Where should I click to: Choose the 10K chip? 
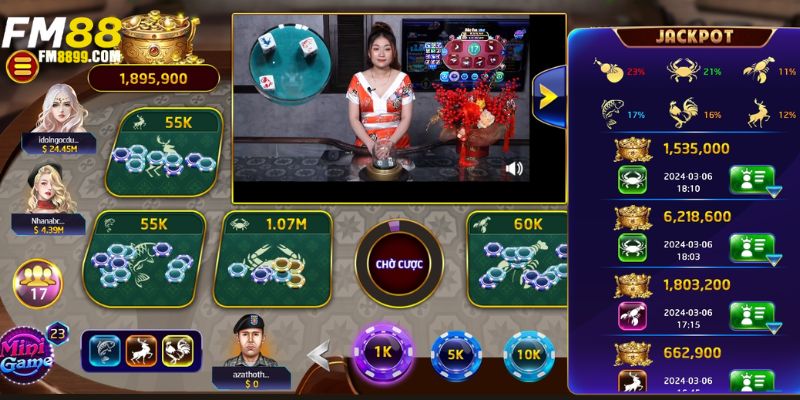(530, 353)
